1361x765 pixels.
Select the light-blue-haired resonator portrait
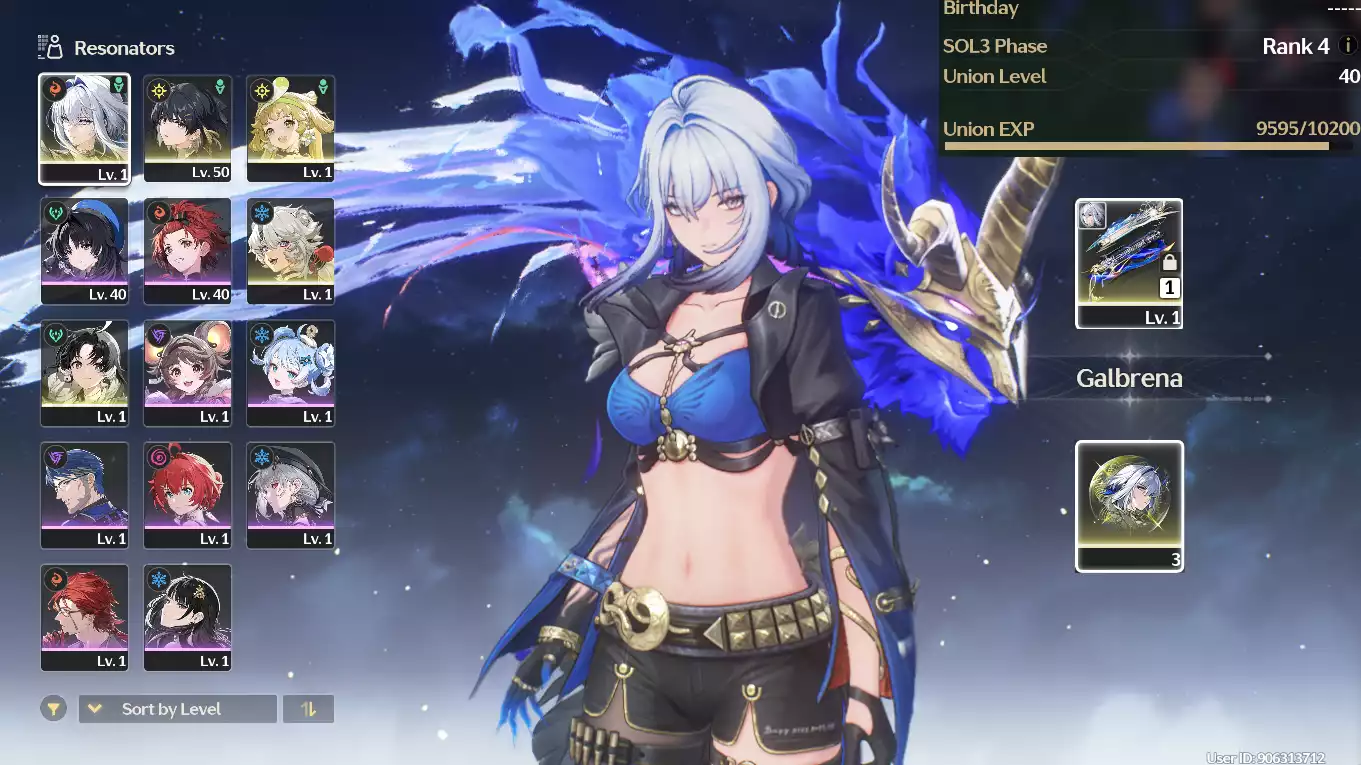290,372
